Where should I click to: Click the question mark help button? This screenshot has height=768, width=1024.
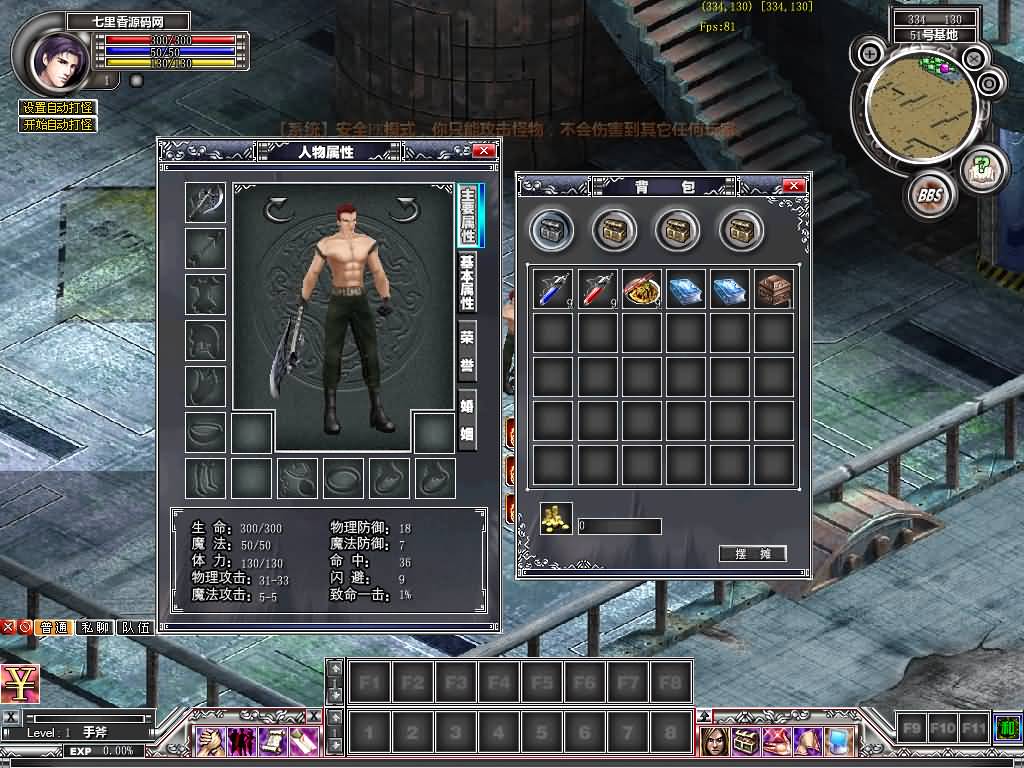pyautogui.click(x=981, y=166)
